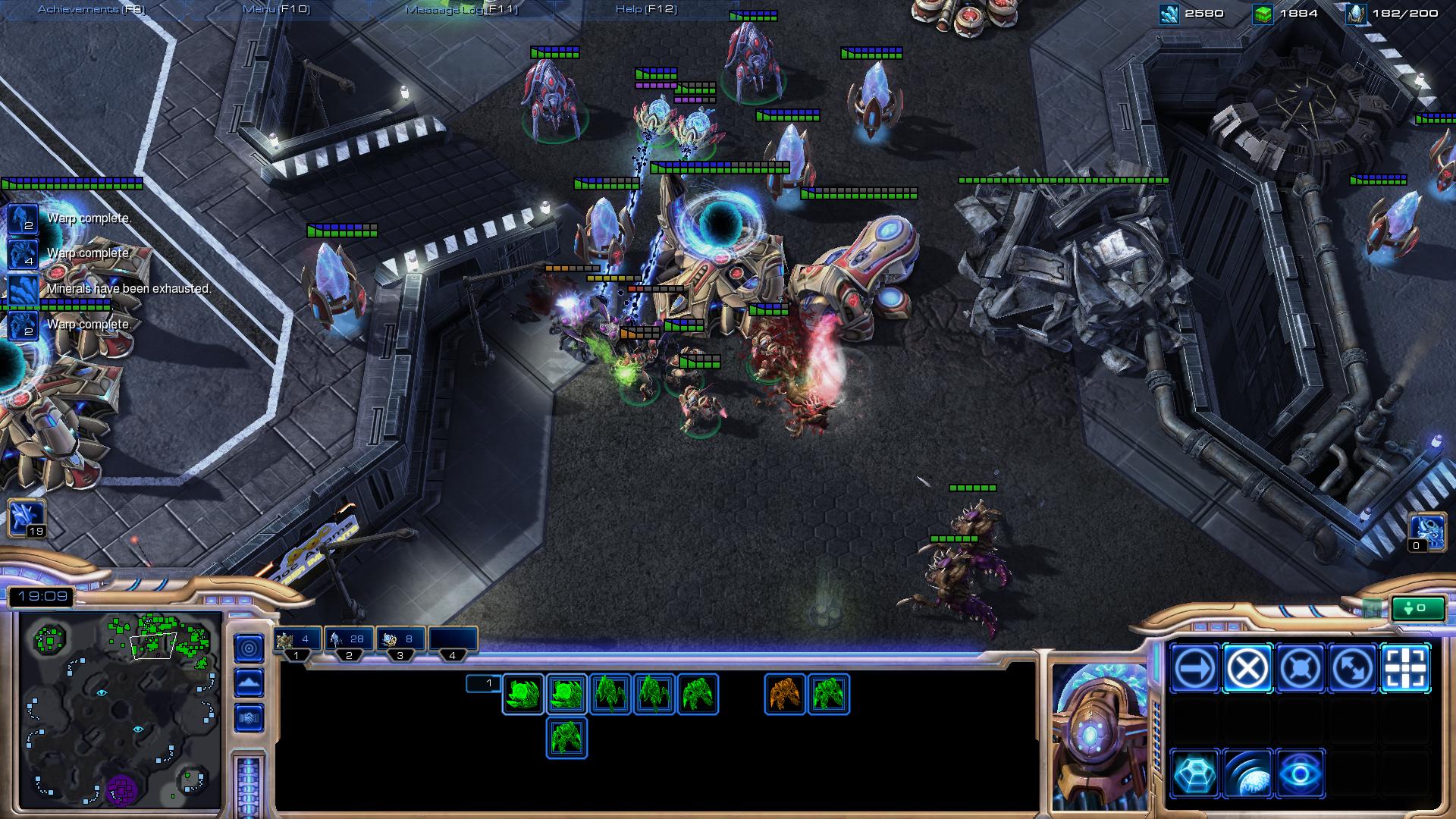Image resolution: width=1456 pixels, height=819 pixels.
Task: Issue the Move command
Action: click(x=1194, y=669)
